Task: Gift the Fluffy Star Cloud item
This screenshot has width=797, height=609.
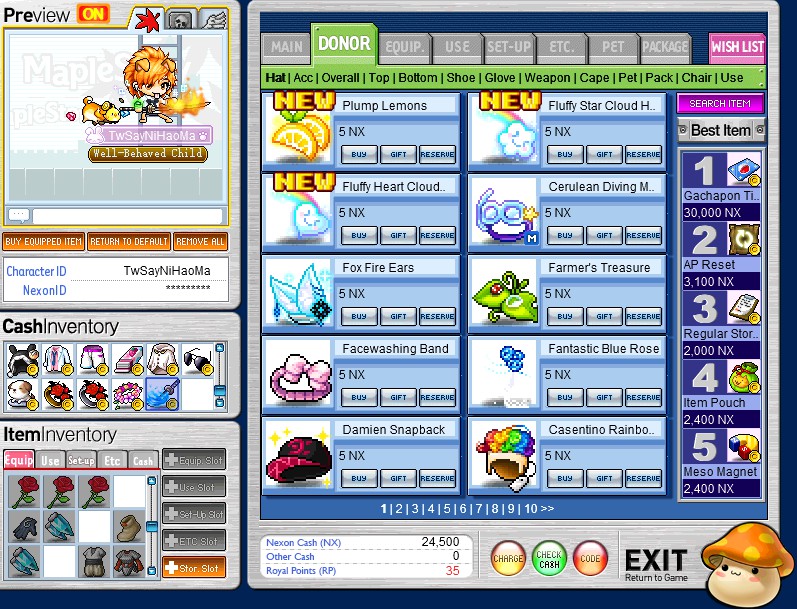Action: (x=604, y=154)
